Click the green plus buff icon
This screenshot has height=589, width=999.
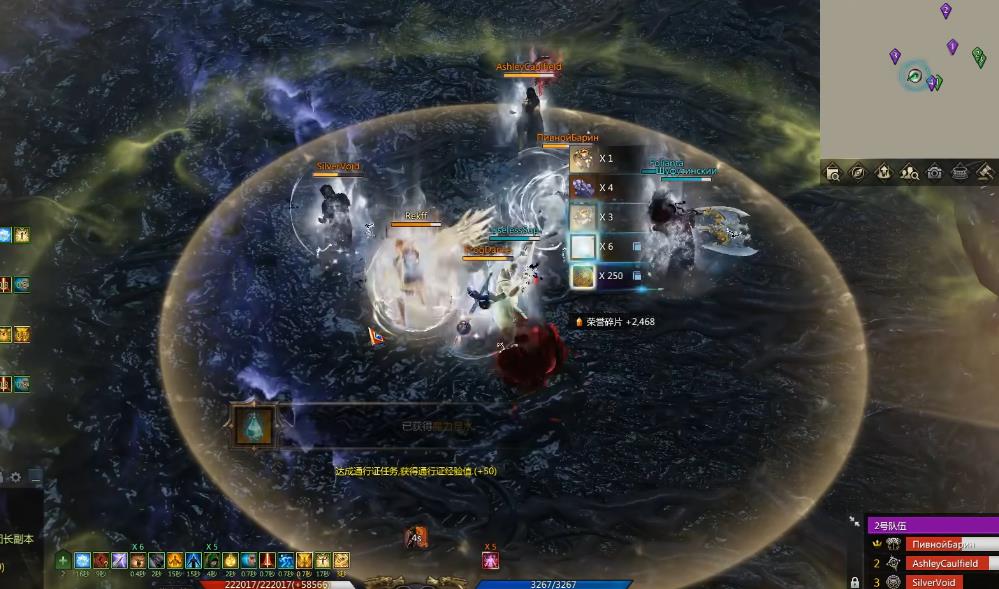click(63, 561)
